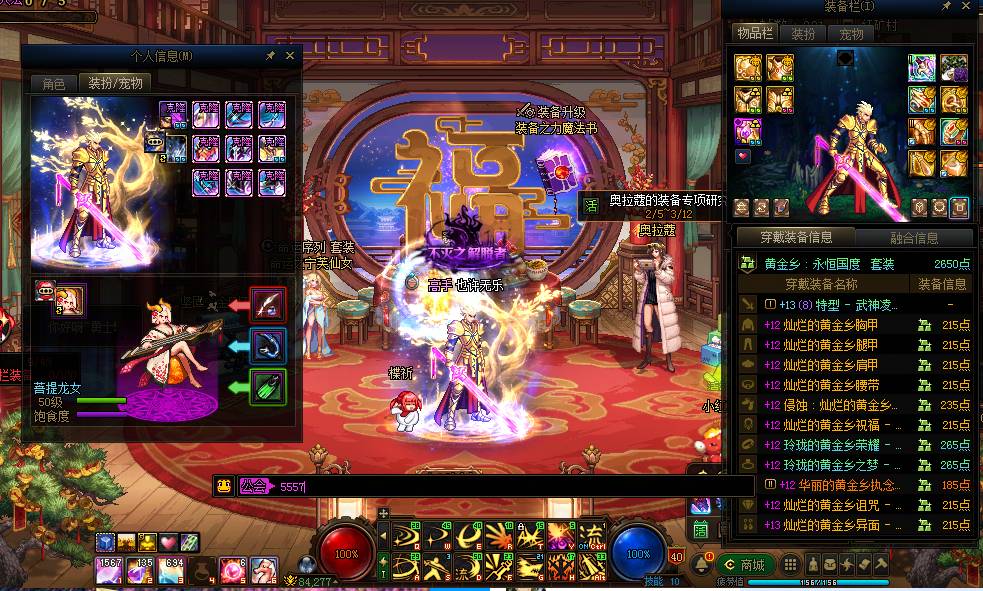Image resolution: width=983 pixels, height=591 pixels.
Task: Pin the 个人信息 window
Action: coord(271,56)
